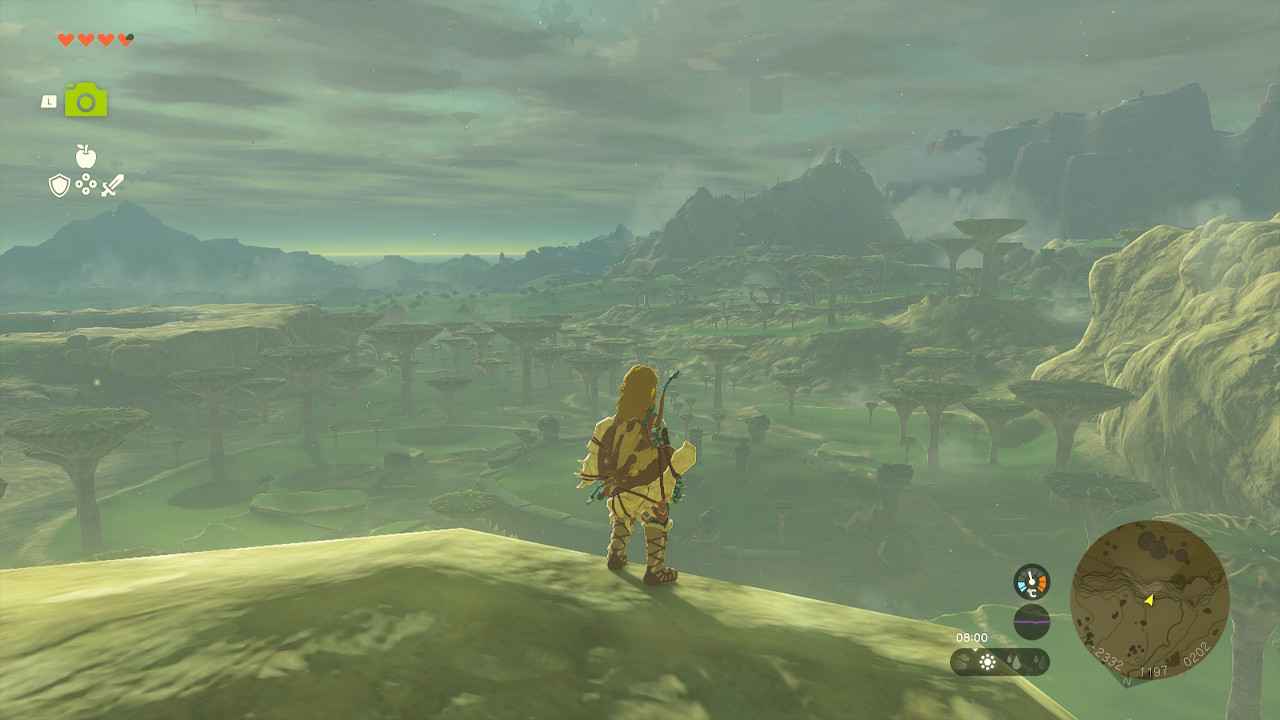Click the raindrop weather forecast icon
This screenshot has width=1280, height=720.
[1013, 661]
